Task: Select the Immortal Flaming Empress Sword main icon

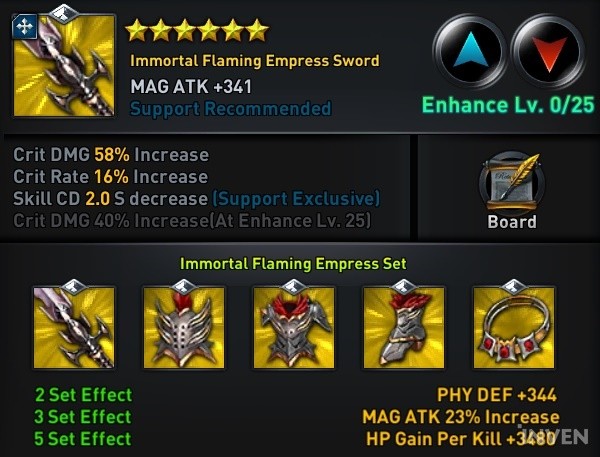Action: coord(64,65)
